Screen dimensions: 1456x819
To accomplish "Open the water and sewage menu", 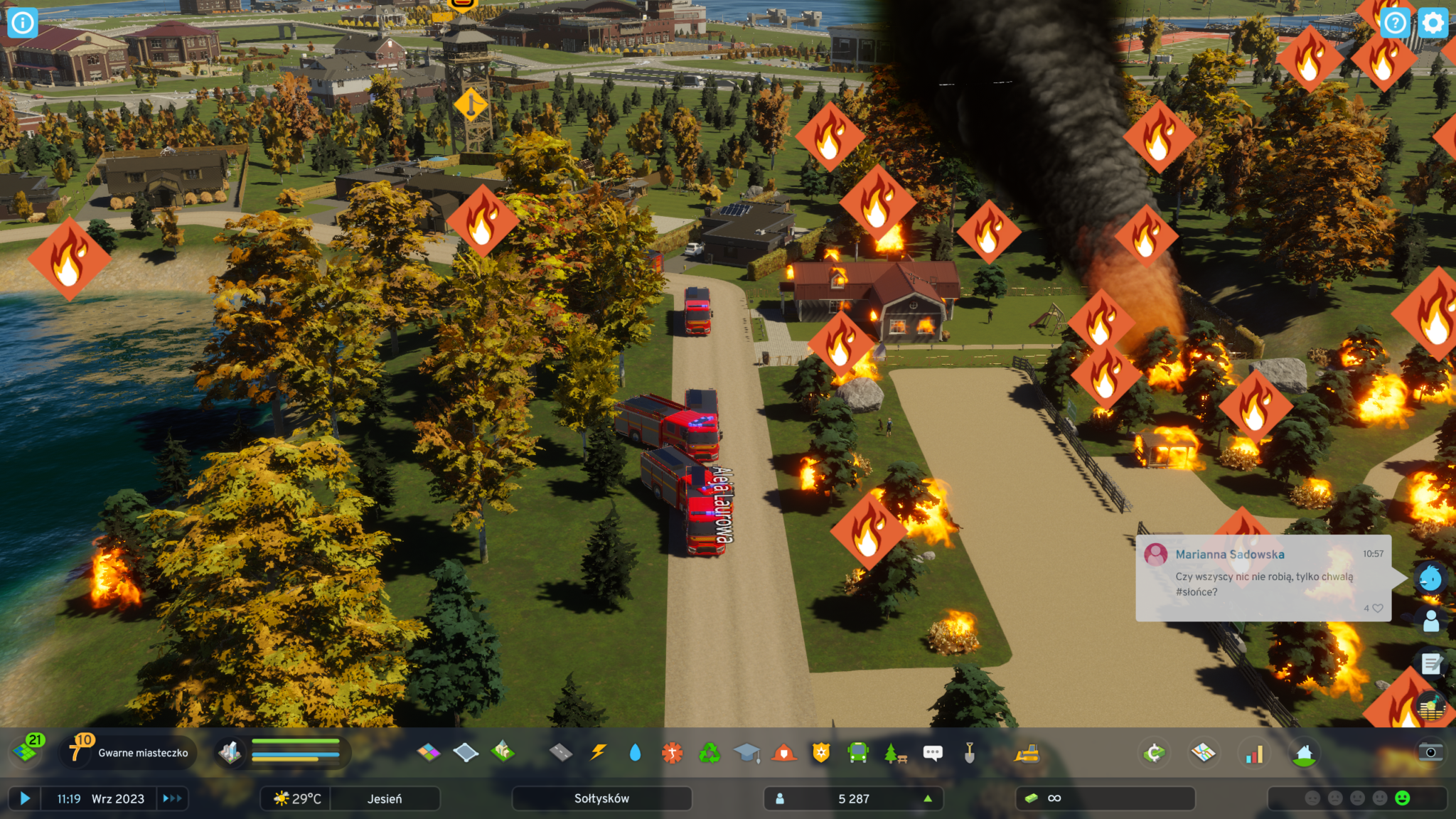I will [635, 752].
